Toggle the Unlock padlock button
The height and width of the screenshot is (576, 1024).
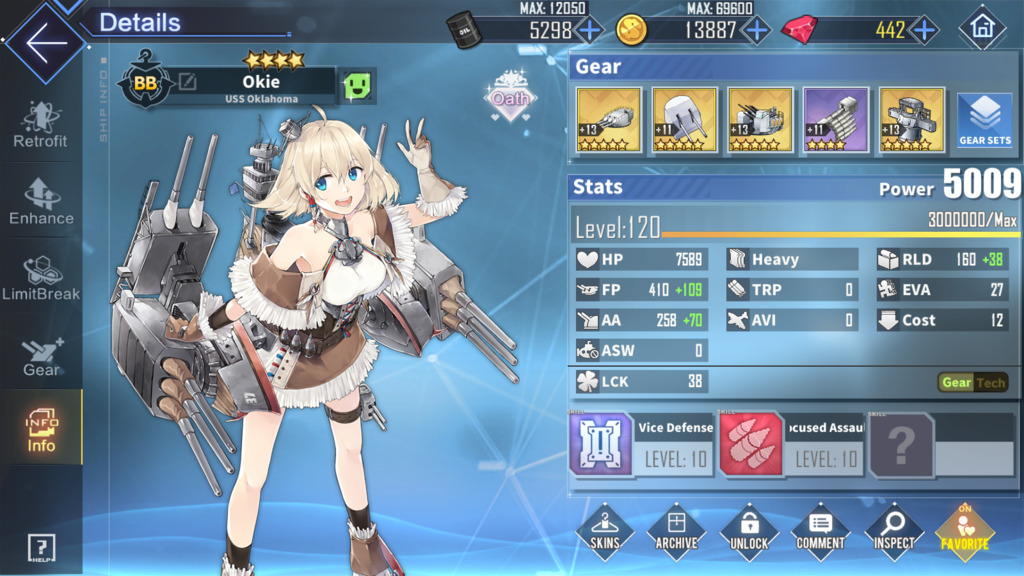point(748,531)
